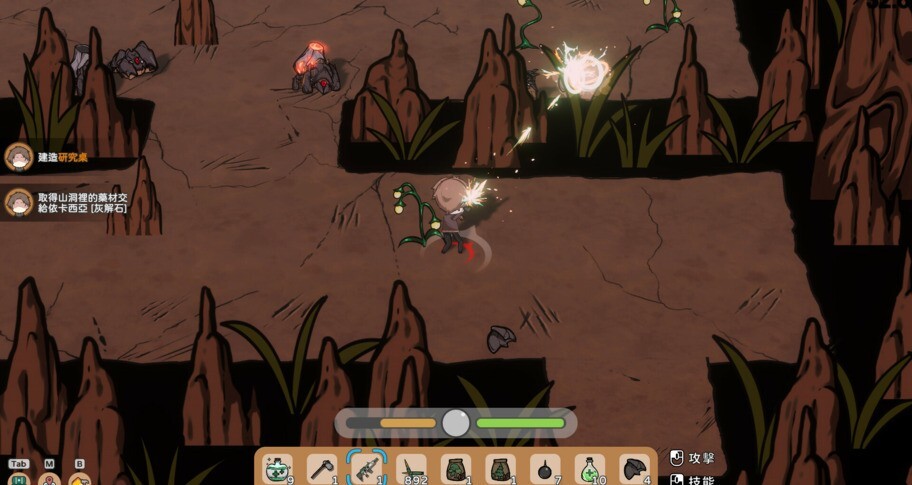912x485 pixels.
Task: Select the green potion flask slot
Action: click(x=590, y=468)
